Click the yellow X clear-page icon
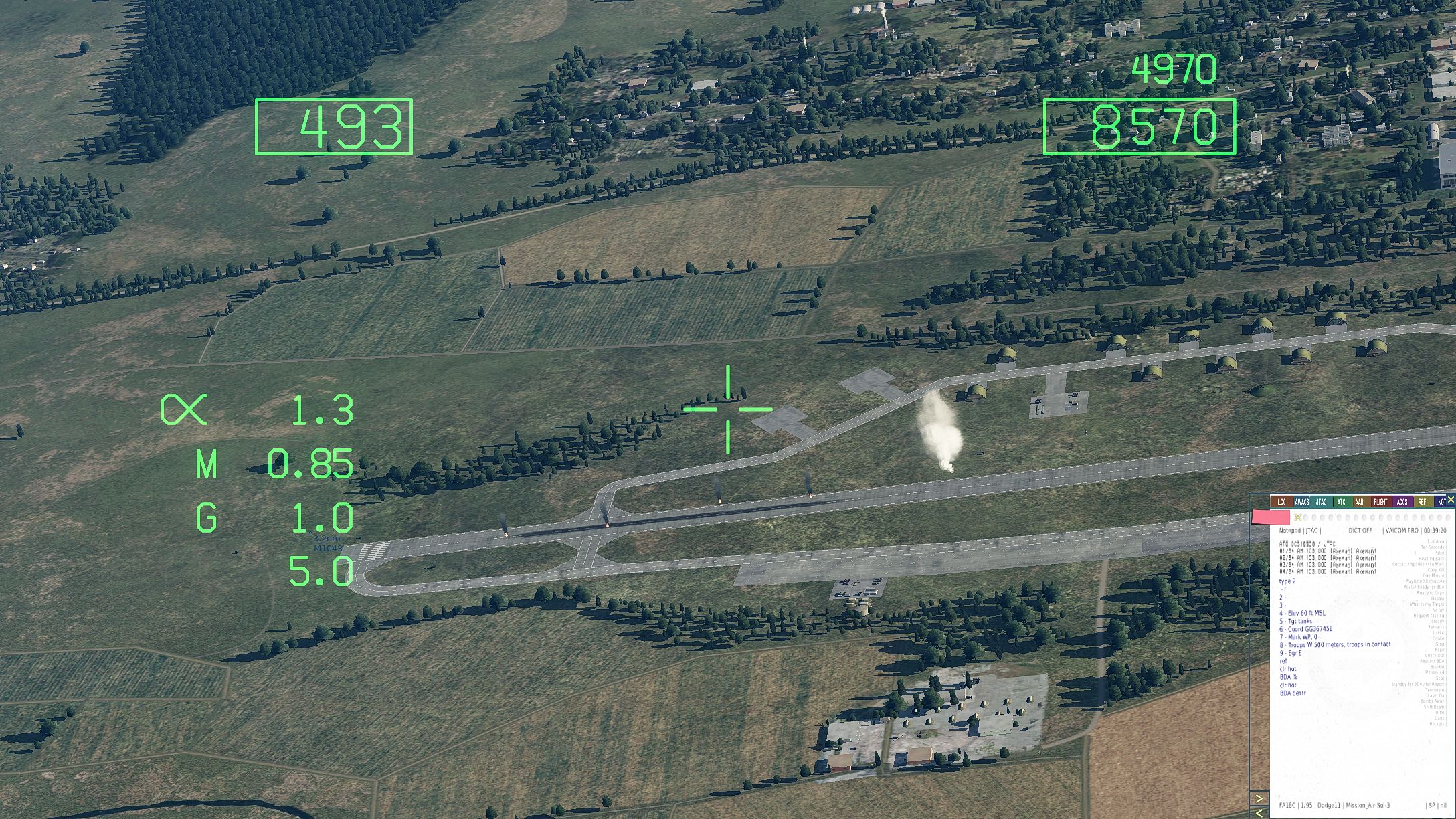The height and width of the screenshot is (819, 1456). 1298,517
